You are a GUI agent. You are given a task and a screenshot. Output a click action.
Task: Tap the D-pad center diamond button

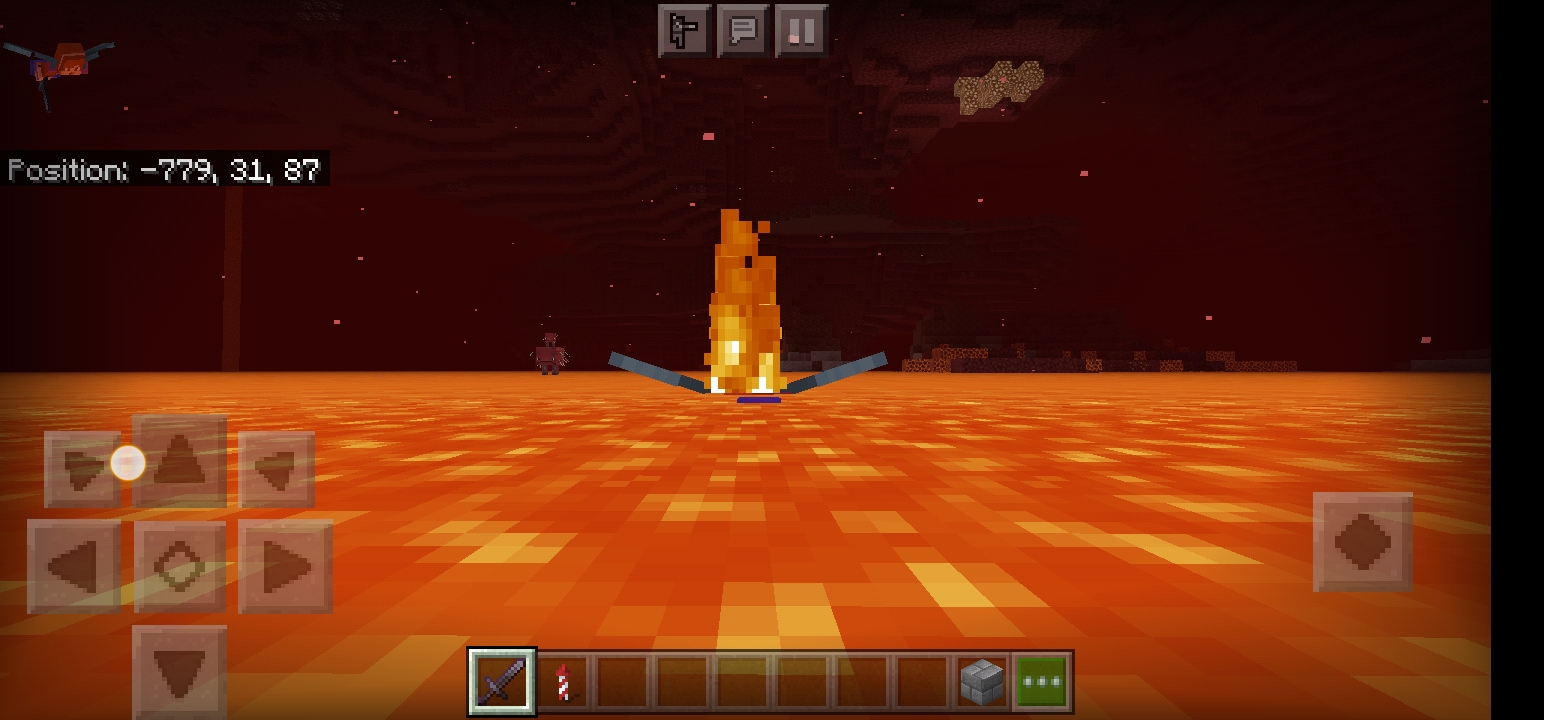(180, 567)
